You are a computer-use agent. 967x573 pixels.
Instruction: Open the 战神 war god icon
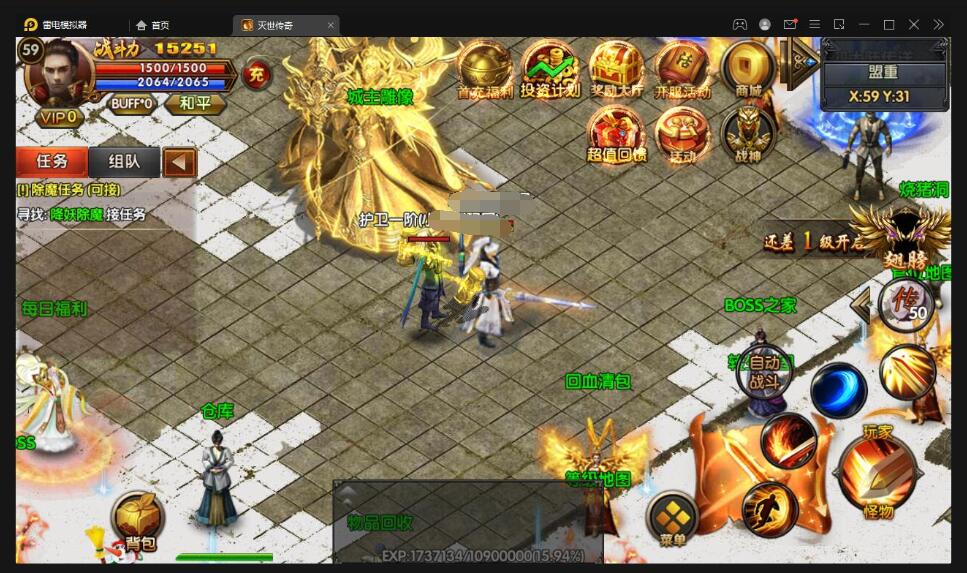point(748,133)
